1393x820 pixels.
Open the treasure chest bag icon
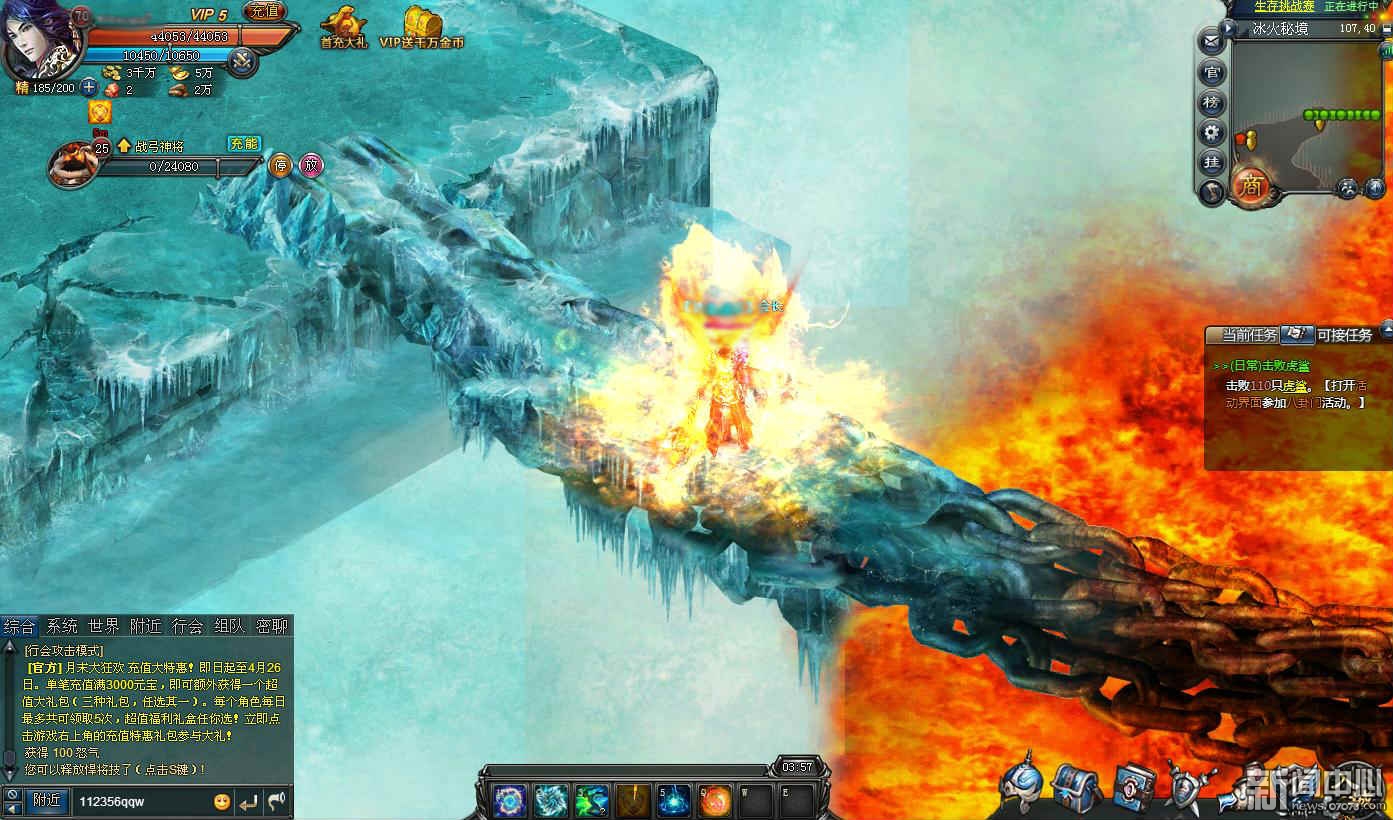[x=1077, y=786]
